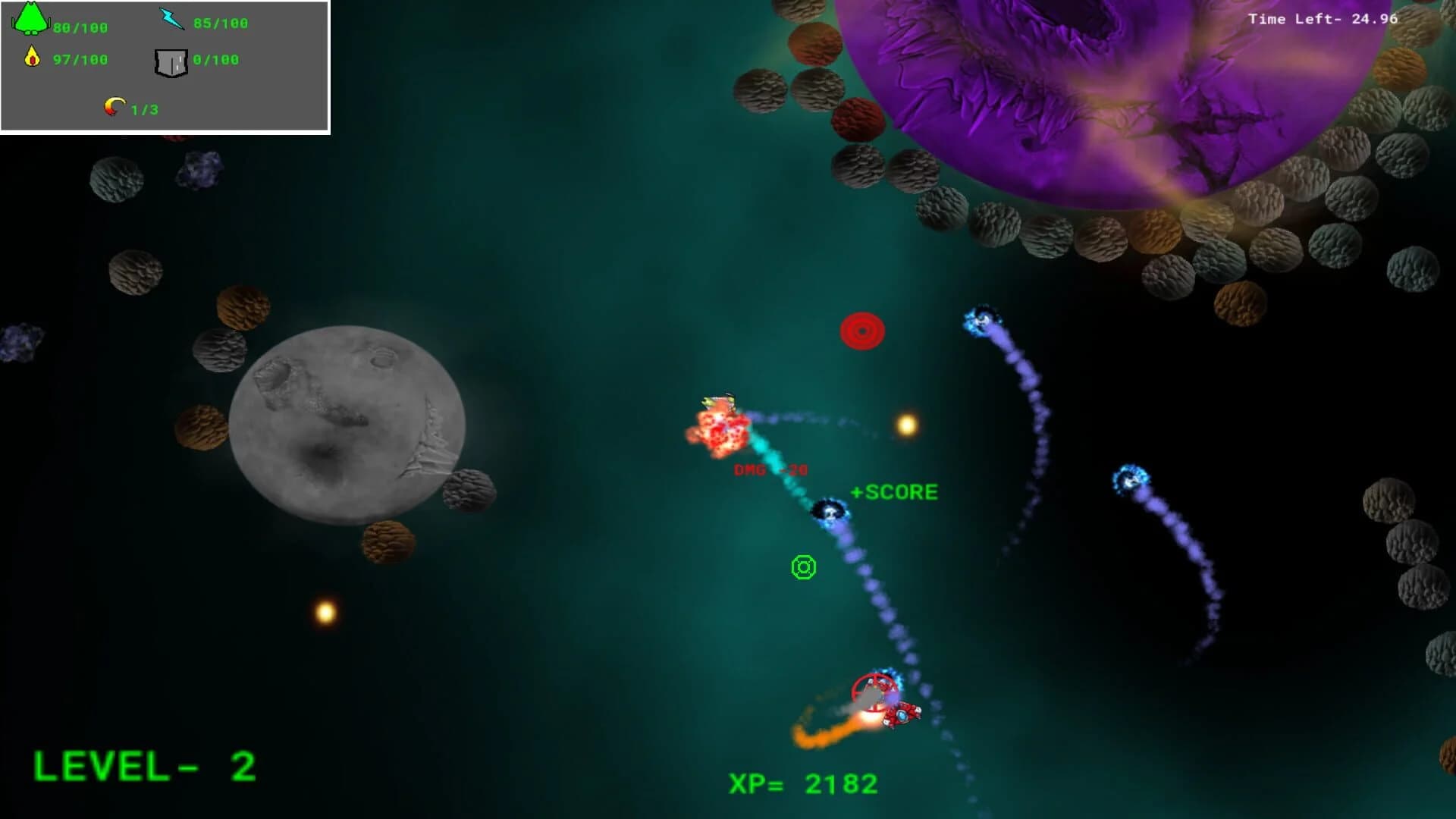Click the +SCORE popup text
The width and height of the screenshot is (1456, 819).
(893, 491)
